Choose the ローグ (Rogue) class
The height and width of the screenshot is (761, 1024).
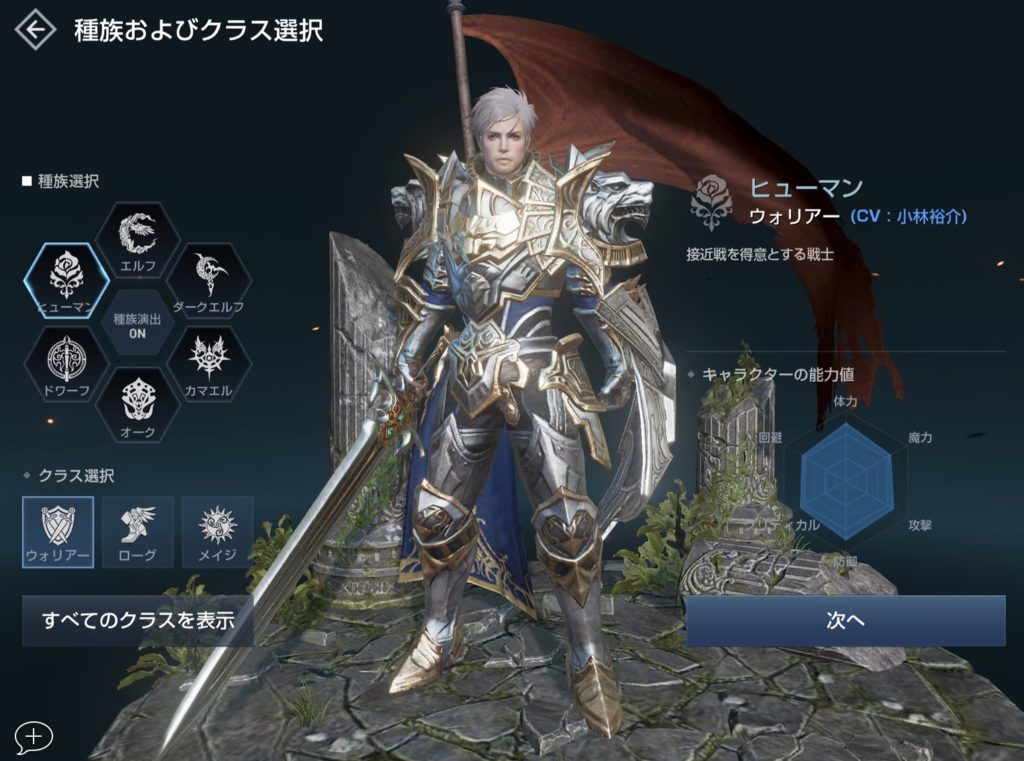coord(137,531)
